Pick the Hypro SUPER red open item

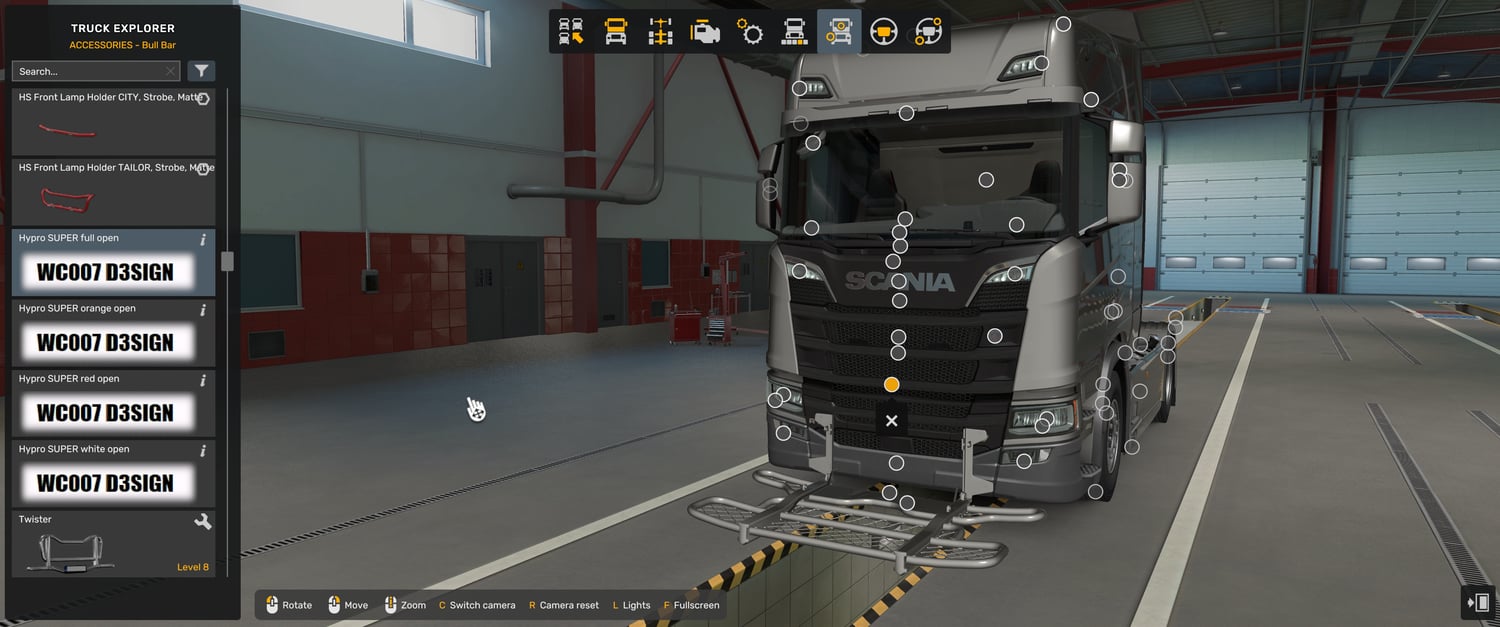[x=113, y=403]
